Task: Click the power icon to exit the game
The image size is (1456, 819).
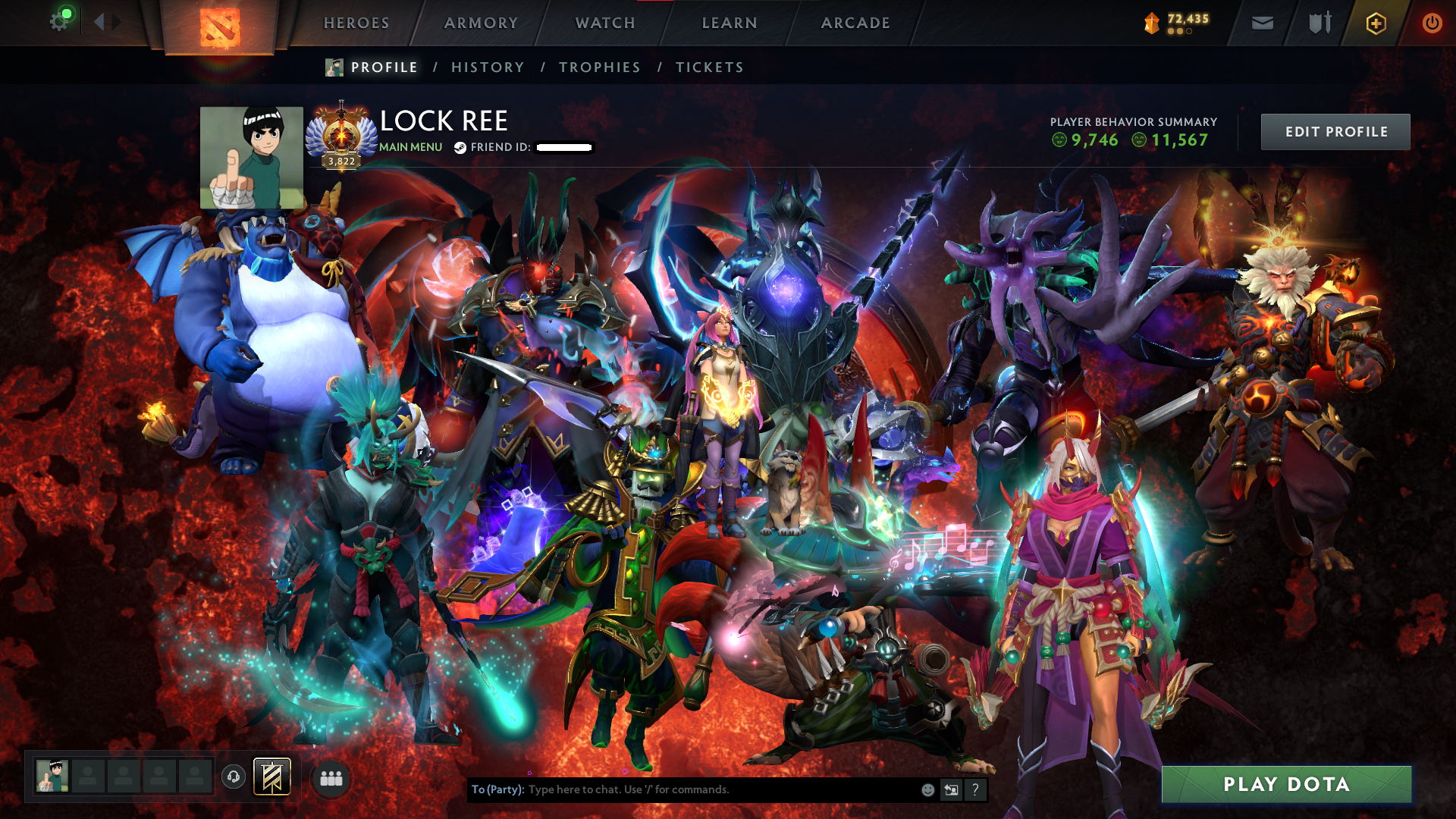Action: click(1432, 23)
